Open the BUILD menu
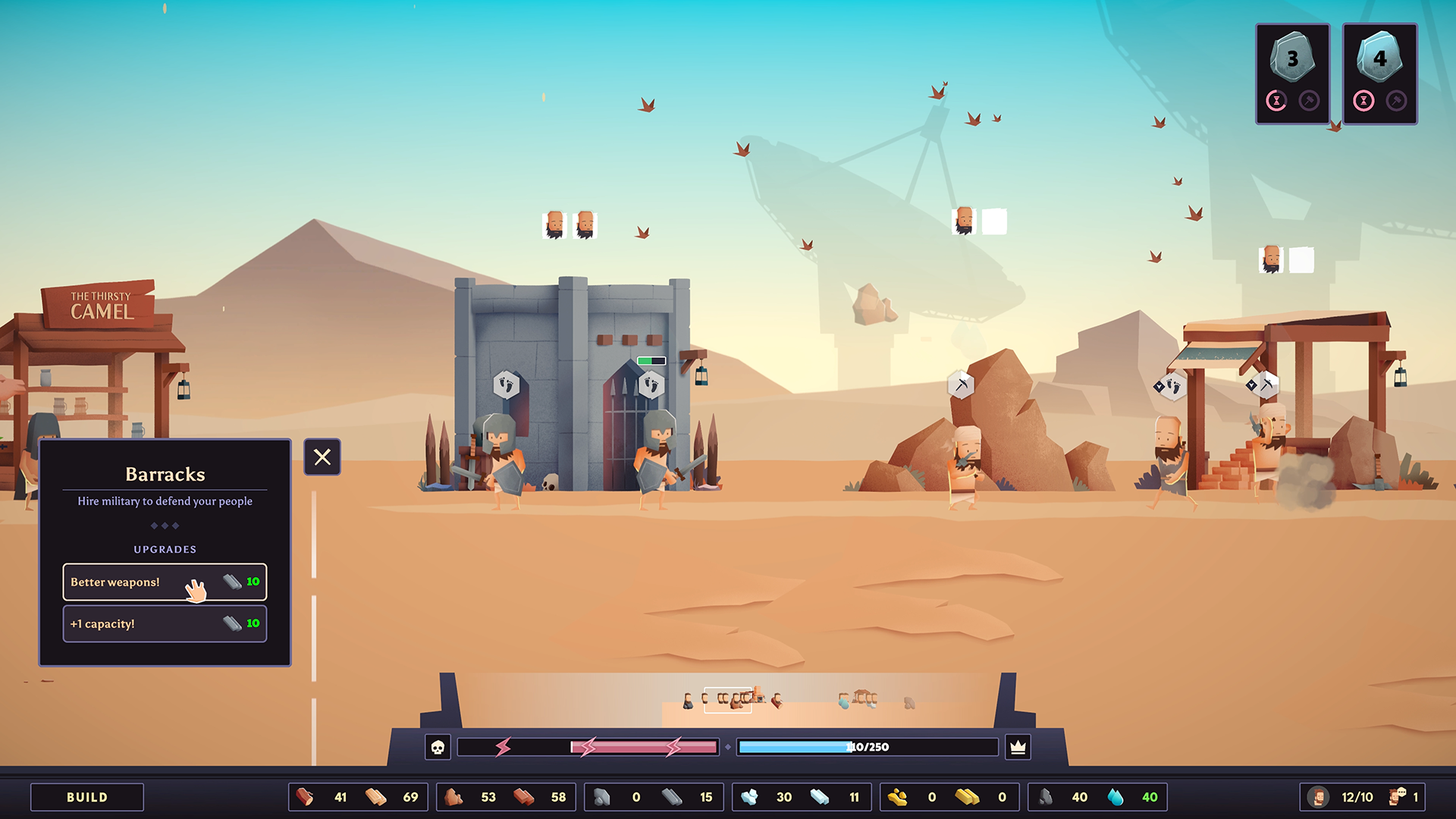The width and height of the screenshot is (1456, 819). 87,797
